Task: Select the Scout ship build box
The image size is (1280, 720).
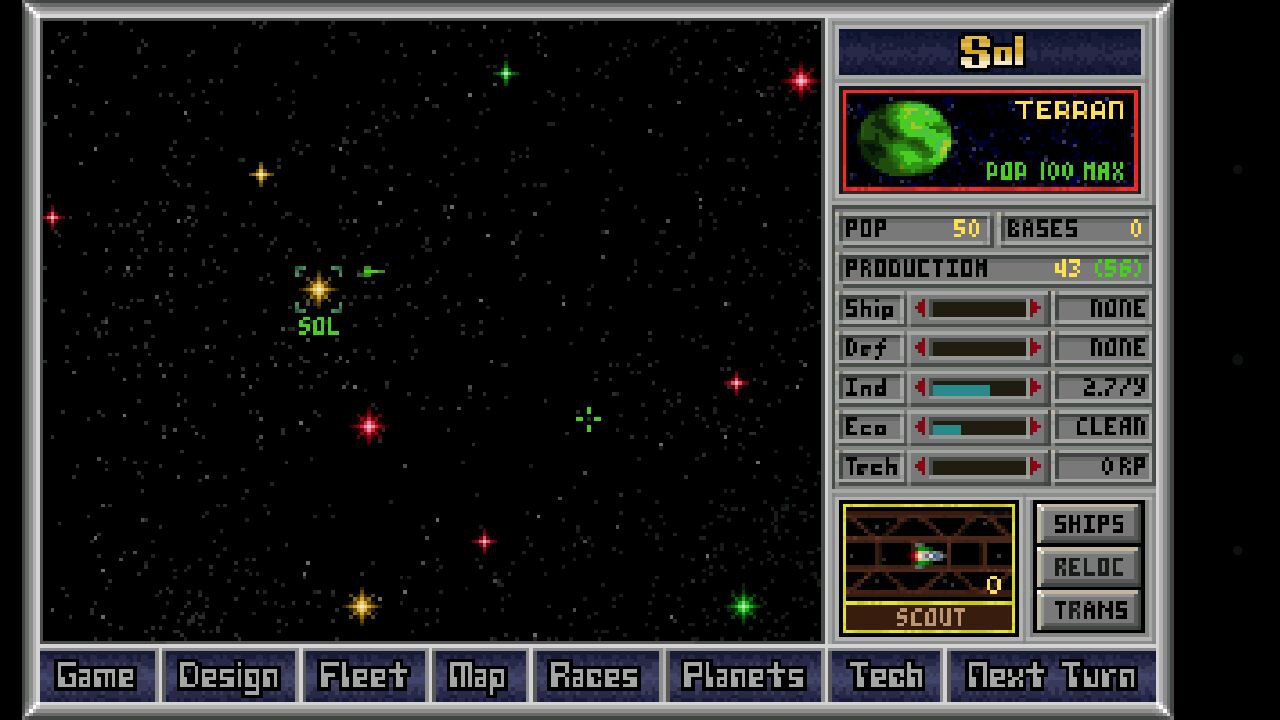Action: click(x=929, y=567)
